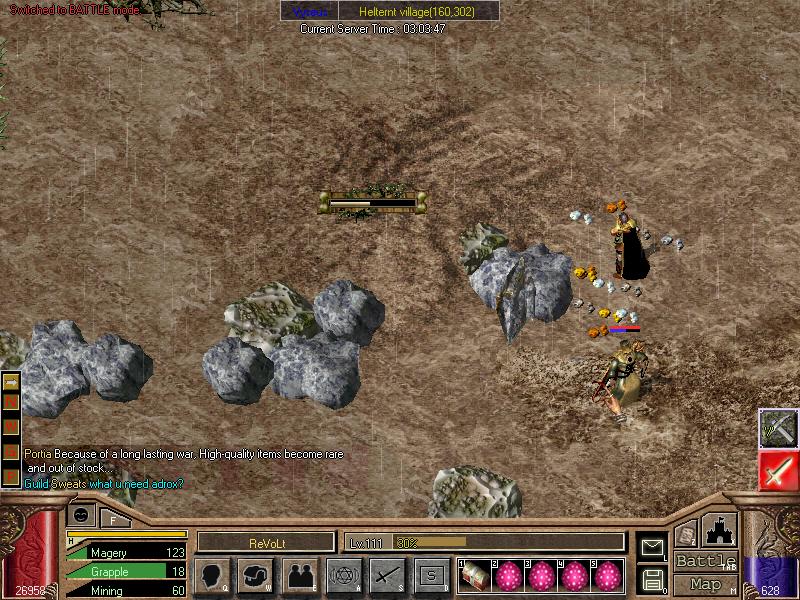Select the F tab above the stats
Screen dimensions: 800x600
click(x=113, y=518)
